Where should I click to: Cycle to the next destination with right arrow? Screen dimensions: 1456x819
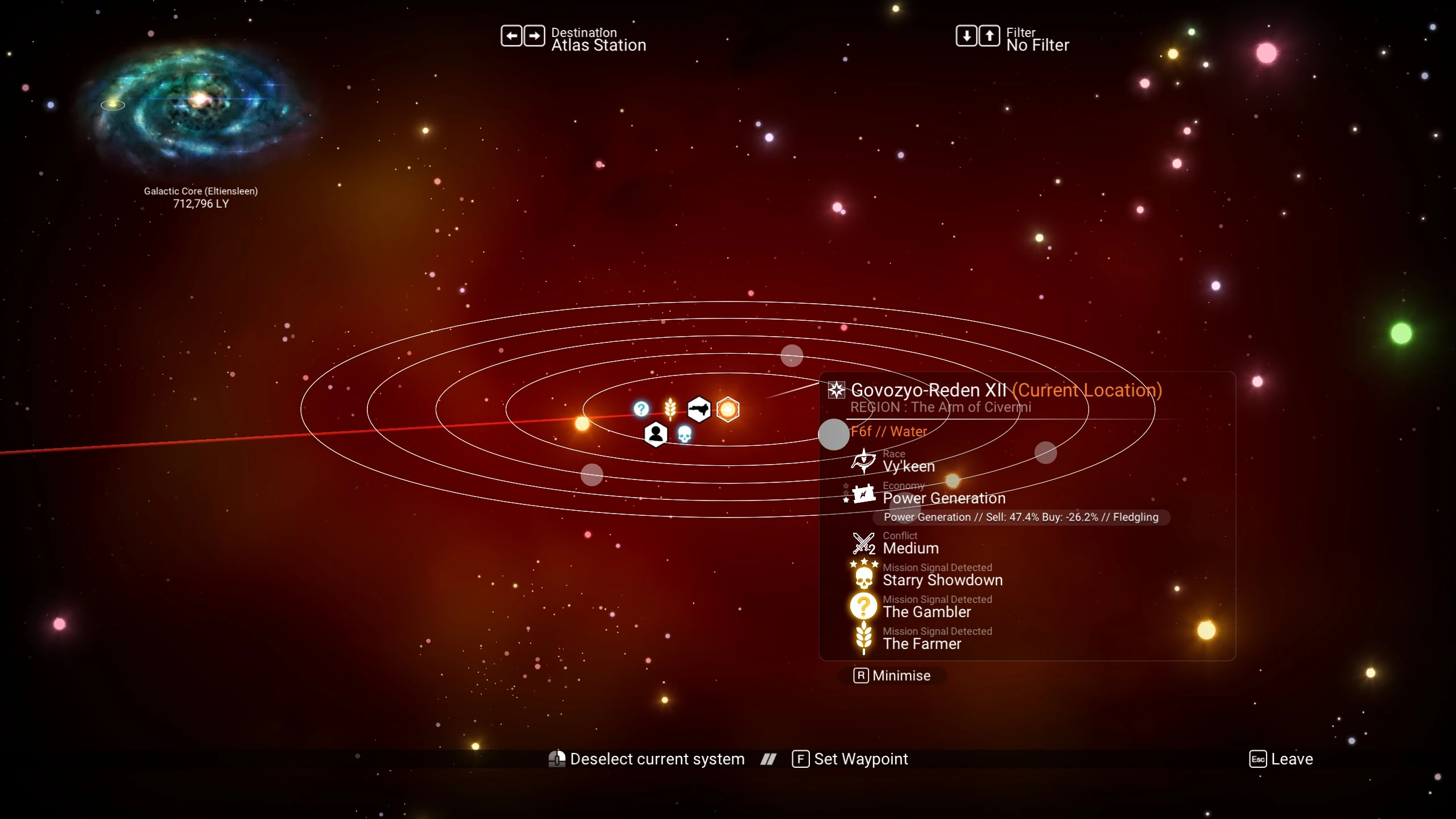click(x=534, y=36)
